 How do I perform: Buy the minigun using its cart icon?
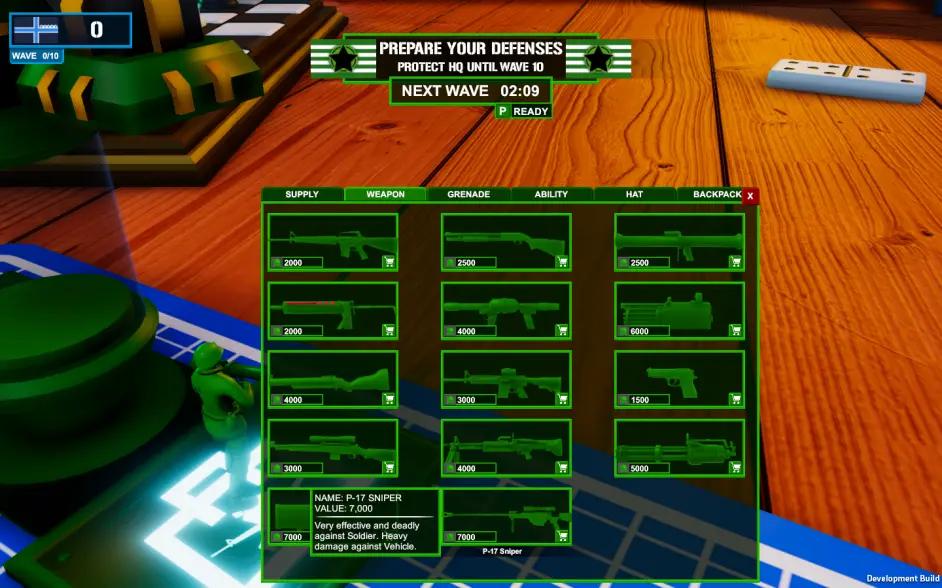[x=735, y=468]
